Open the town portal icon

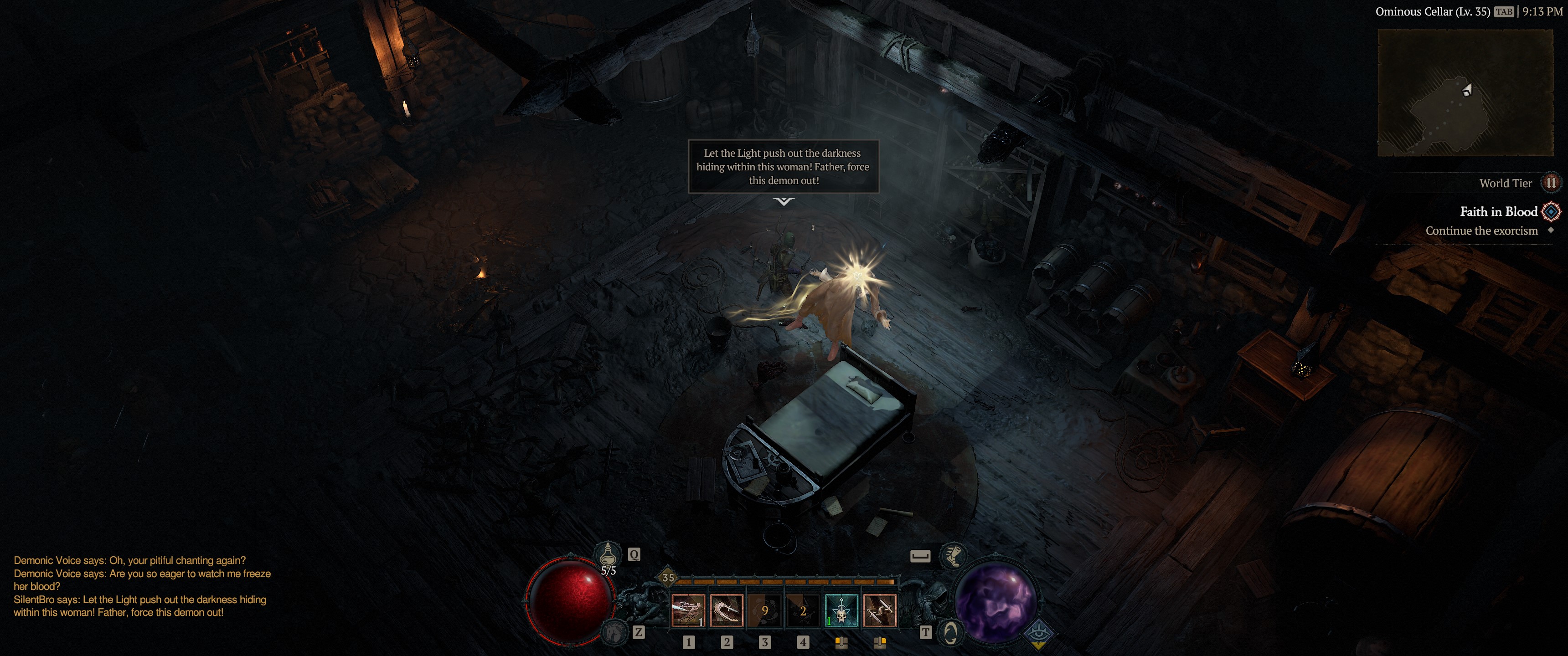pos(950,633)
